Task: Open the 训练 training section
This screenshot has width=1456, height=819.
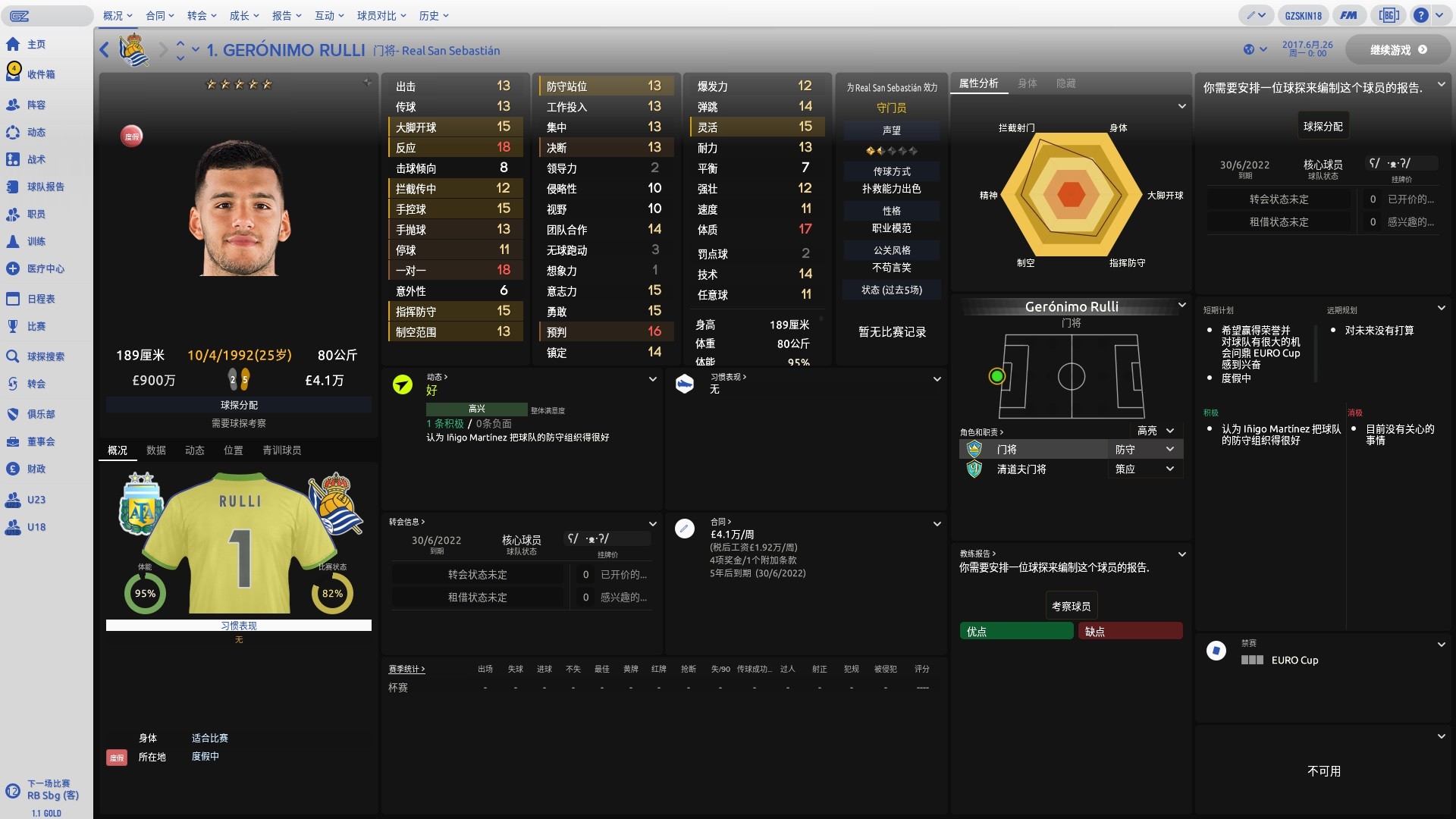Action: click(36, 241)
